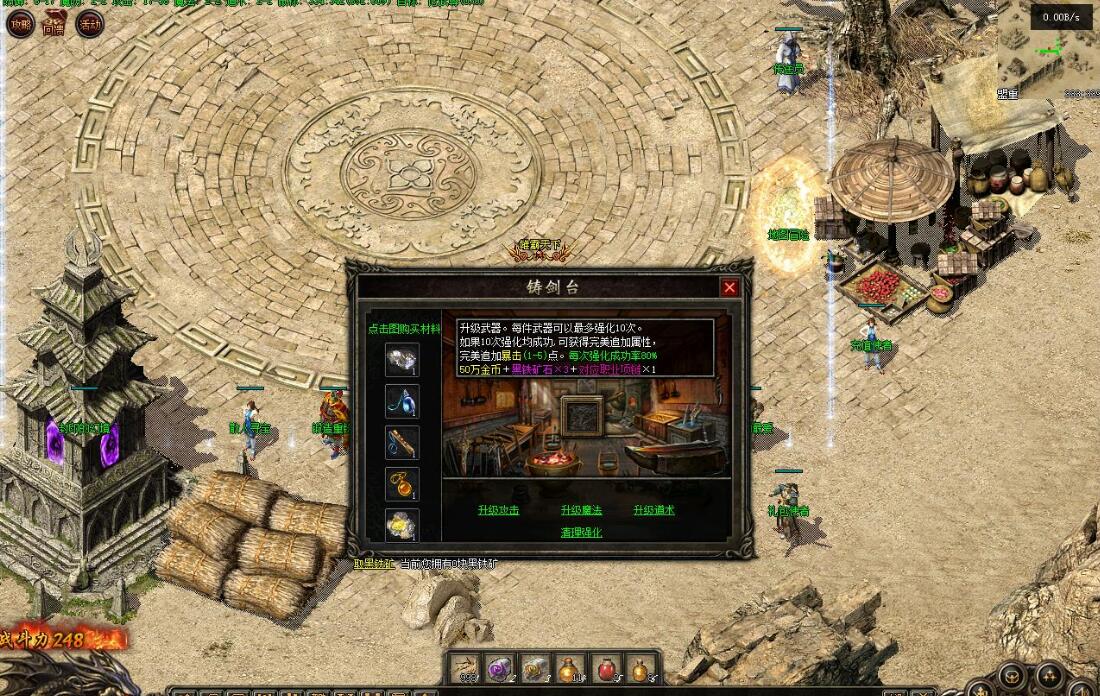Select the arrow bundle hotbar slot
Viewport: 1100px width, 696px height.
click(464, 669)
